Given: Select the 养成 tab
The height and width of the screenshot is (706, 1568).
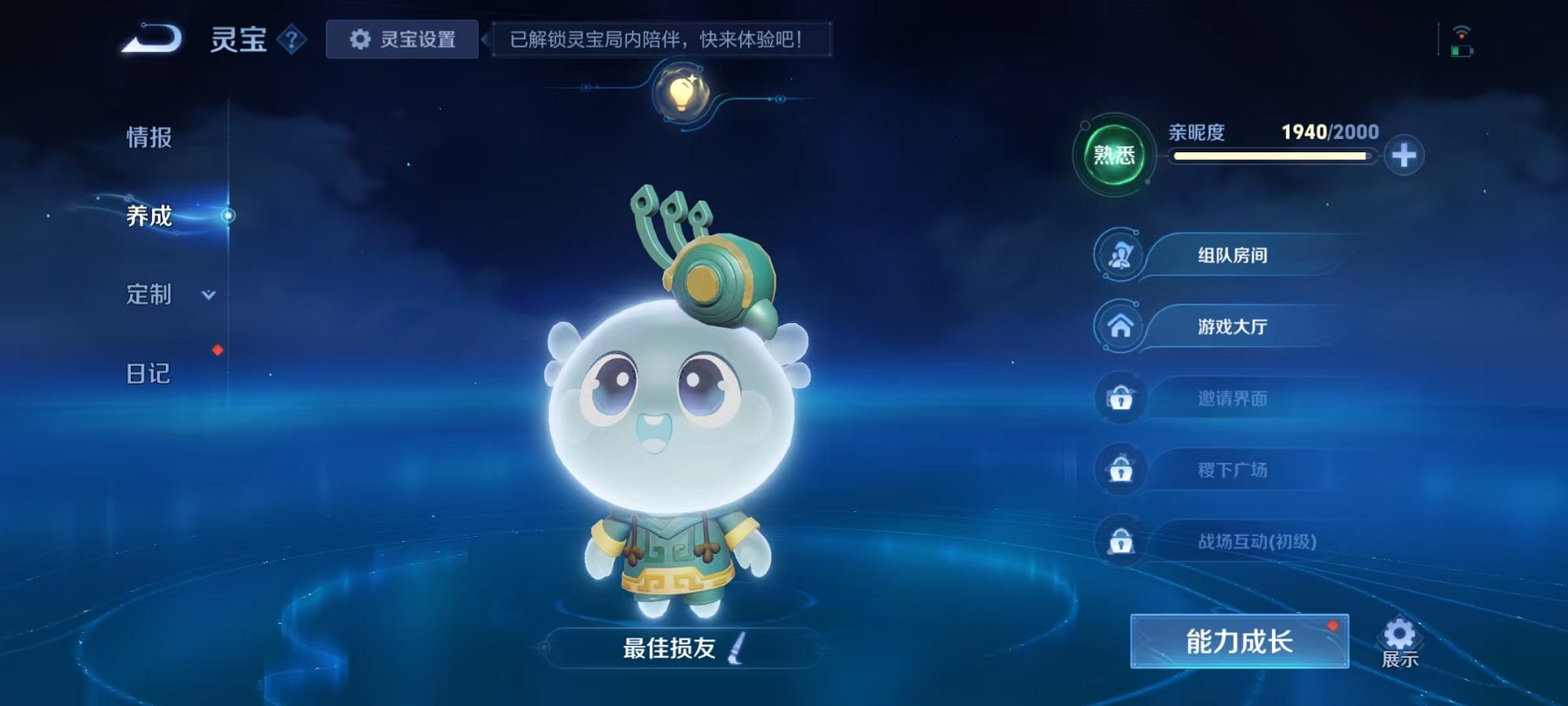Looking at the screenshot, I should click(149, 216).
